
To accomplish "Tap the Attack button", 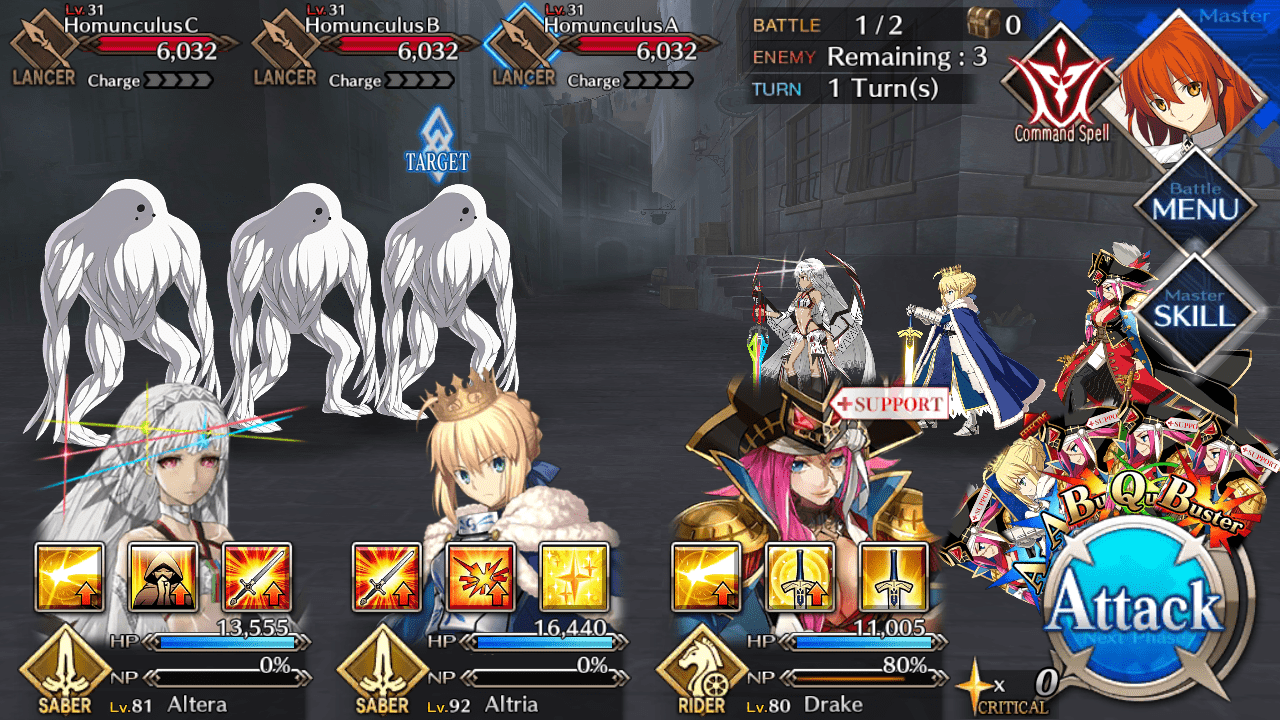I will point(1139,608).
